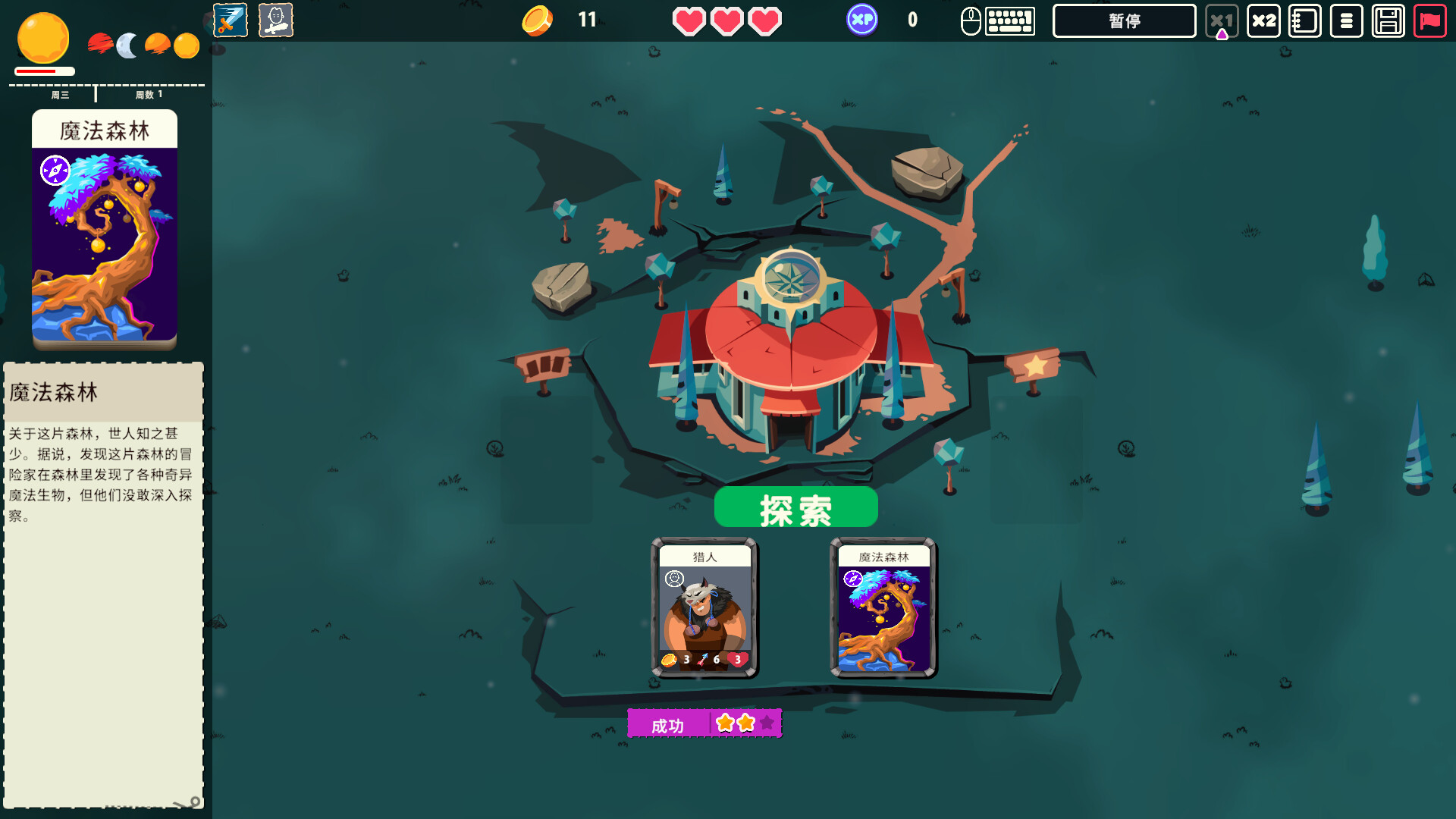The image size is (1456, 819).
Task: Click the green 探索 explore button
Action: click(795, 507)
